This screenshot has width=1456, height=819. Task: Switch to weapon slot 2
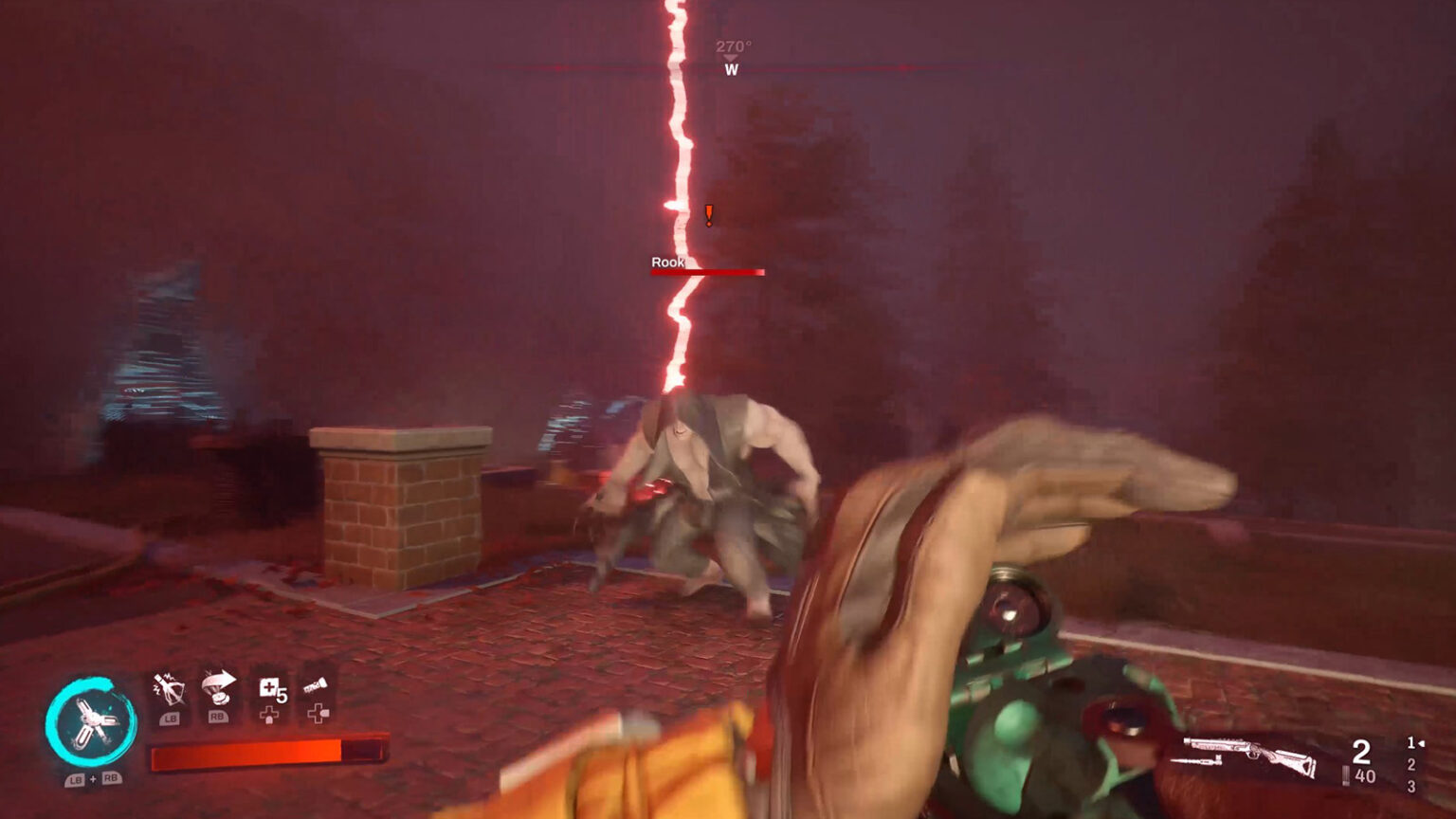pos(1411,764)
